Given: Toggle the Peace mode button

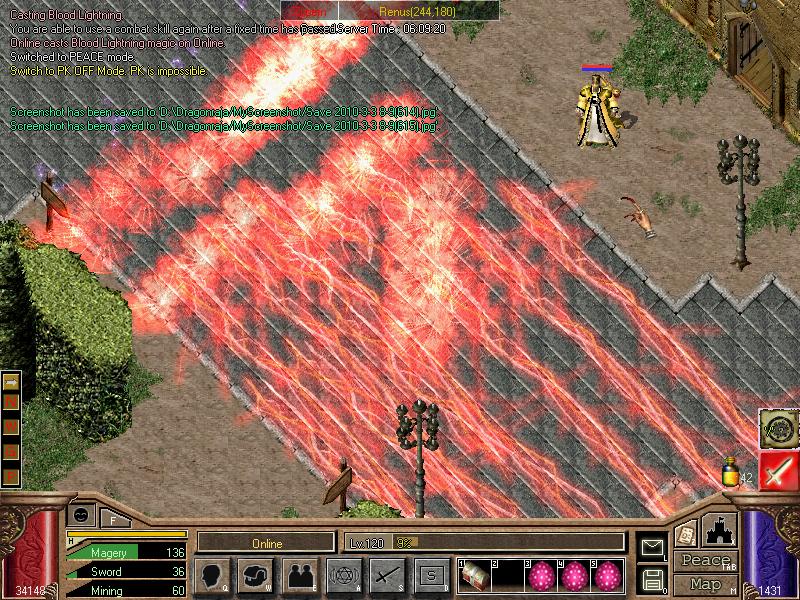Looking at the screenshot, I should [703, 562].
